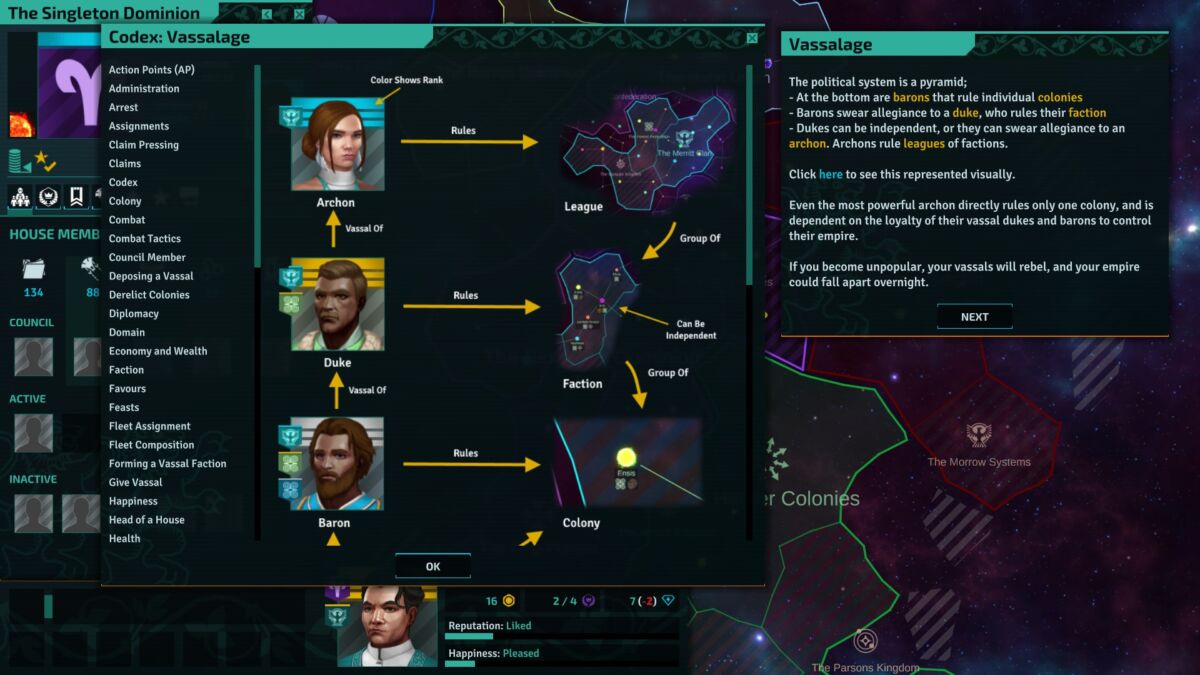
Task: Close the Codex: Vassalage window
Action: point(752,38)
